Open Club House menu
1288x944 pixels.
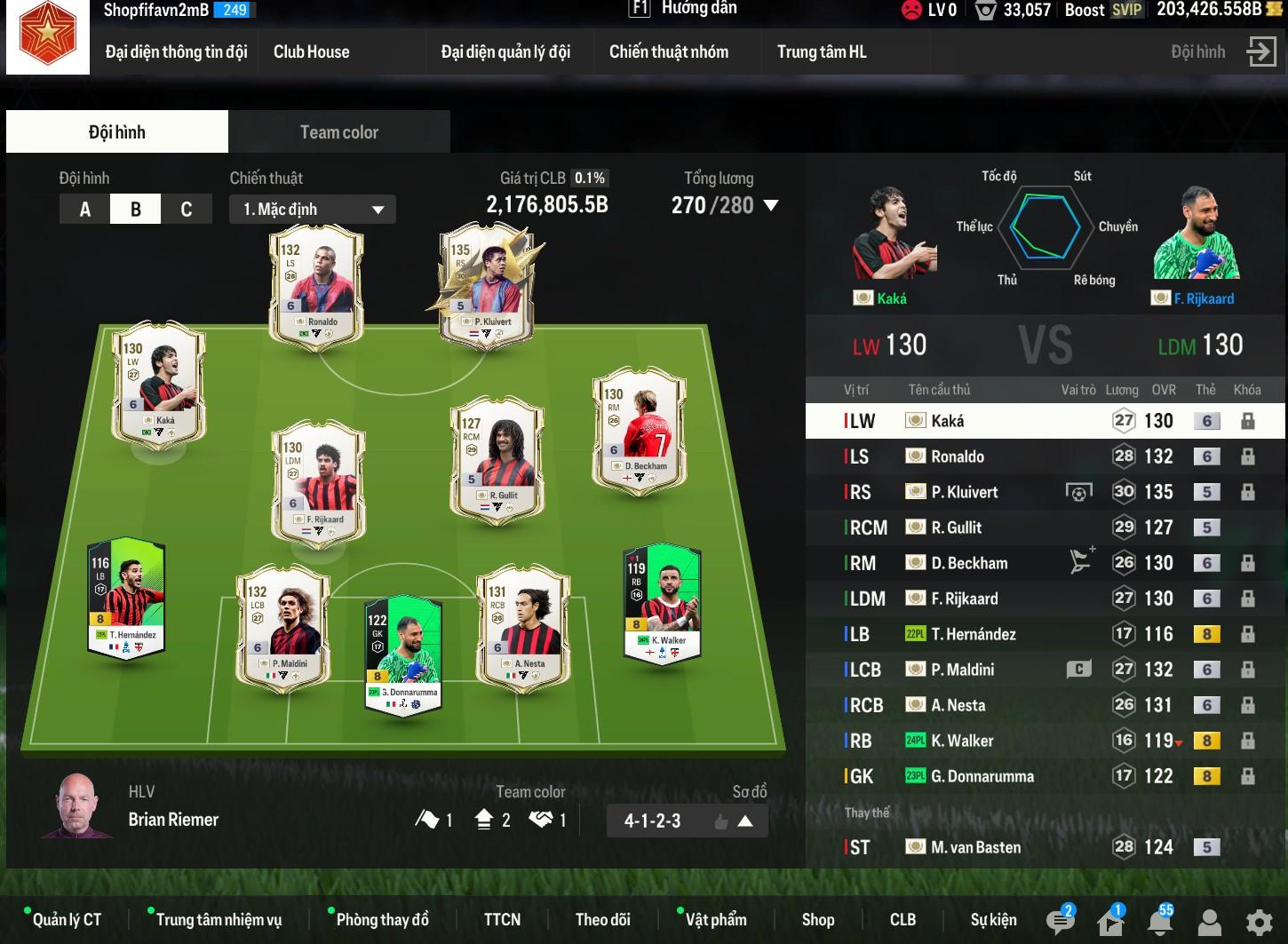(311, 52)
